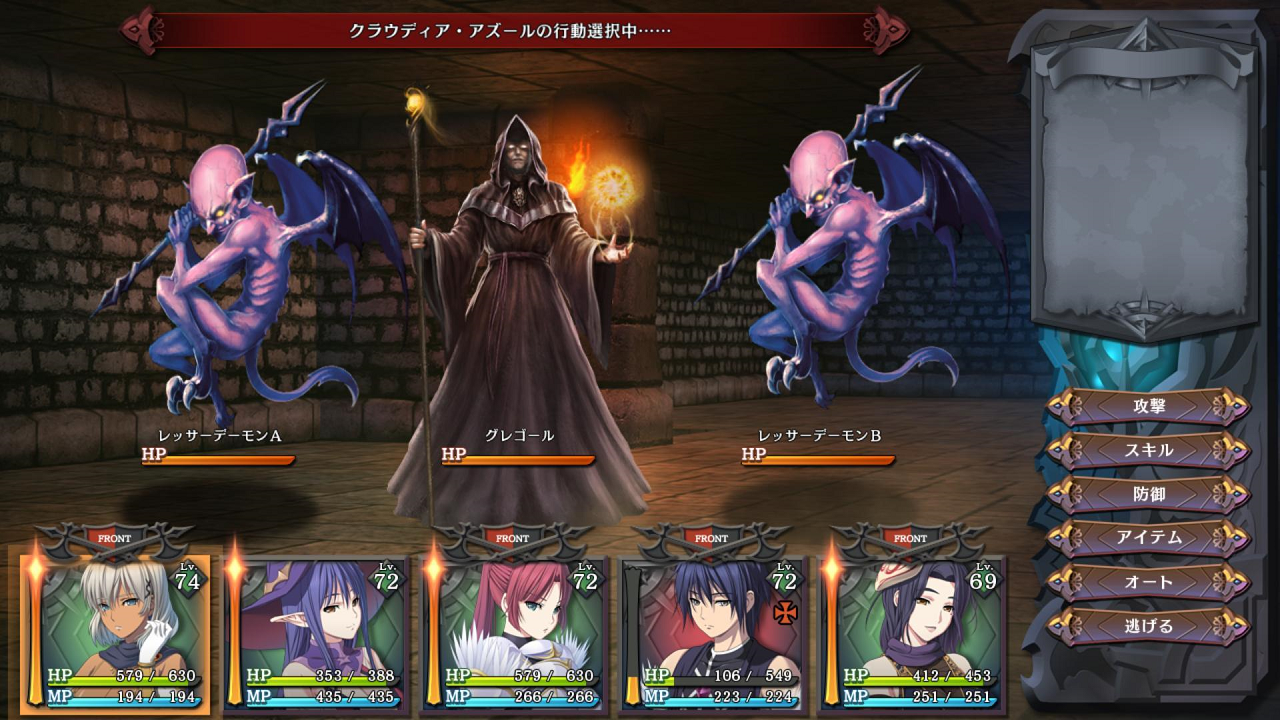Image resolution: width=1280 pixels, height=720 pixels.
Task: Open the スキル skill list
Action: coord(1148,452)
